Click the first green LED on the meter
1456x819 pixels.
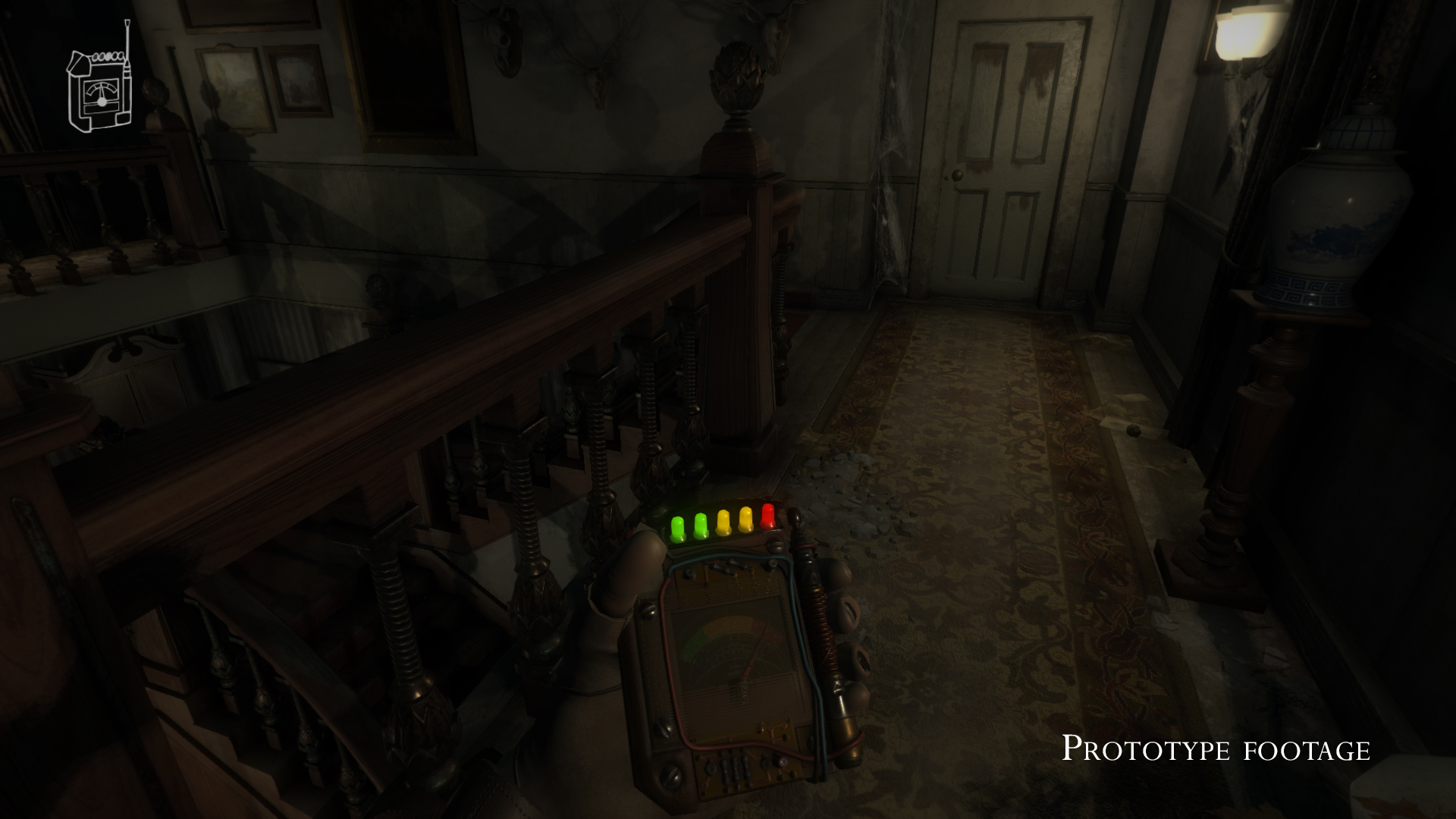pyautogui.click(x=677, y=526)
